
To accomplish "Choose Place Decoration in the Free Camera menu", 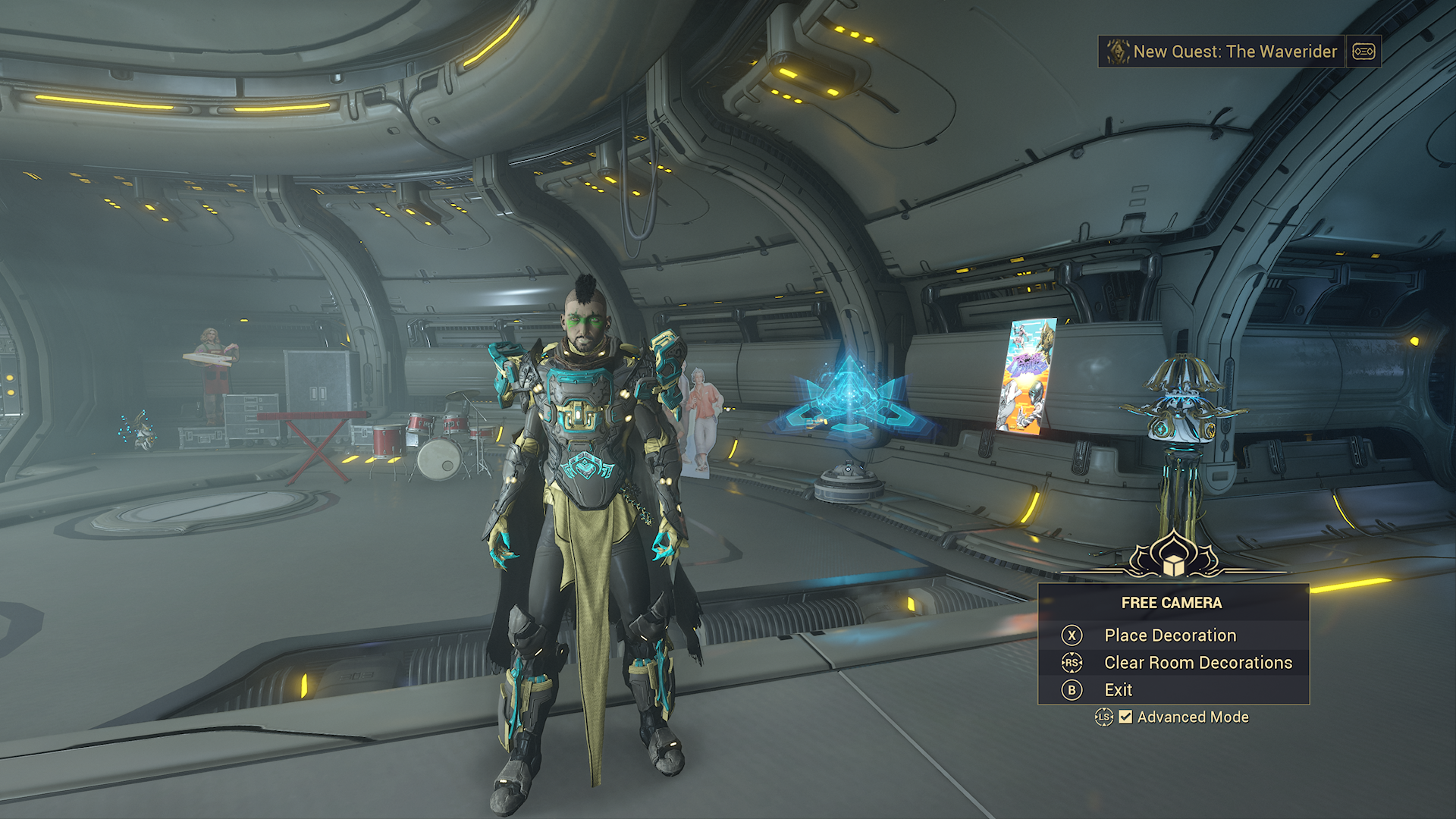I will pyautogui.click(x=1169, y=635).
